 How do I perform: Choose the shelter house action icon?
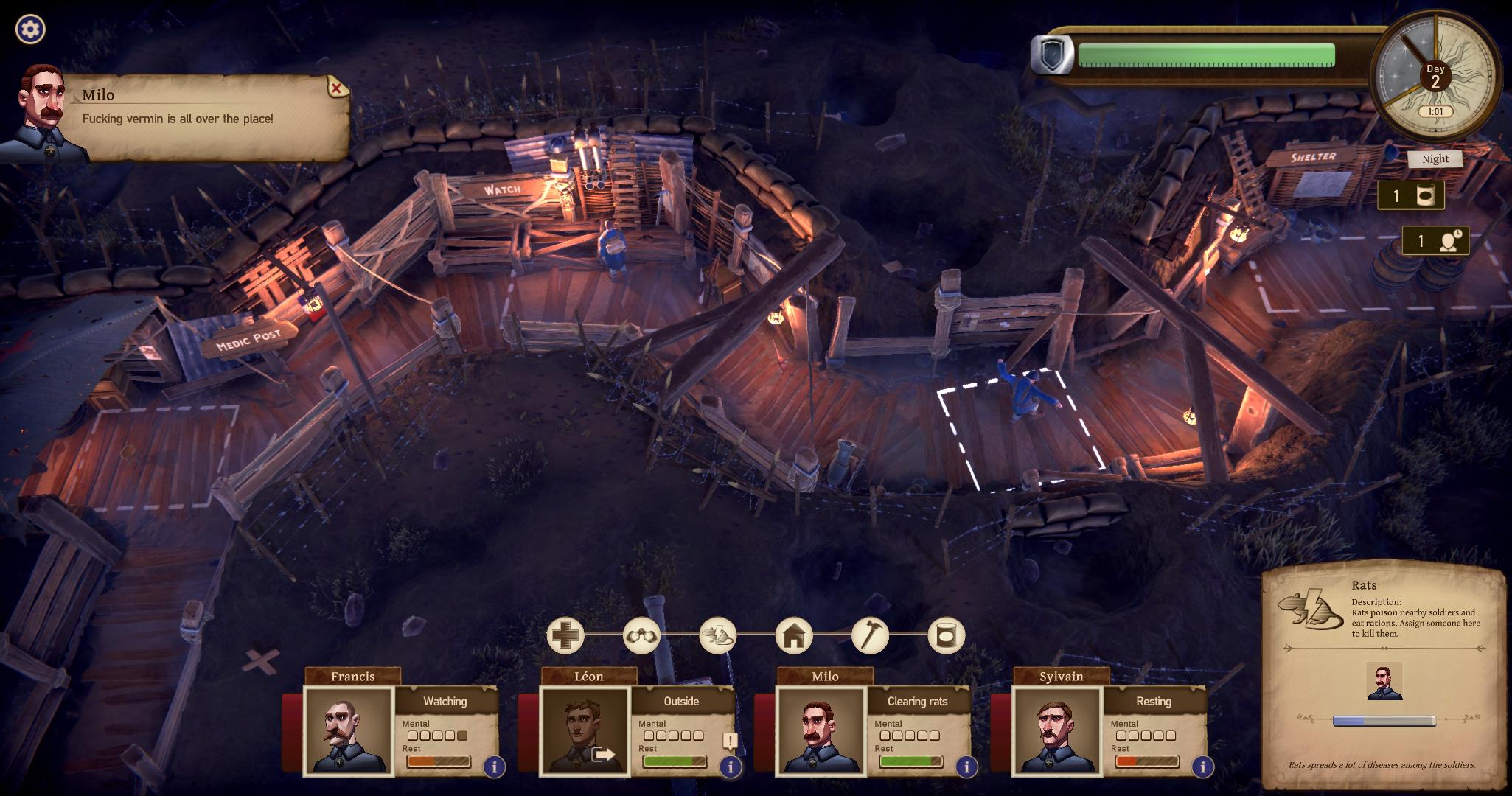(x=793, y=635)
